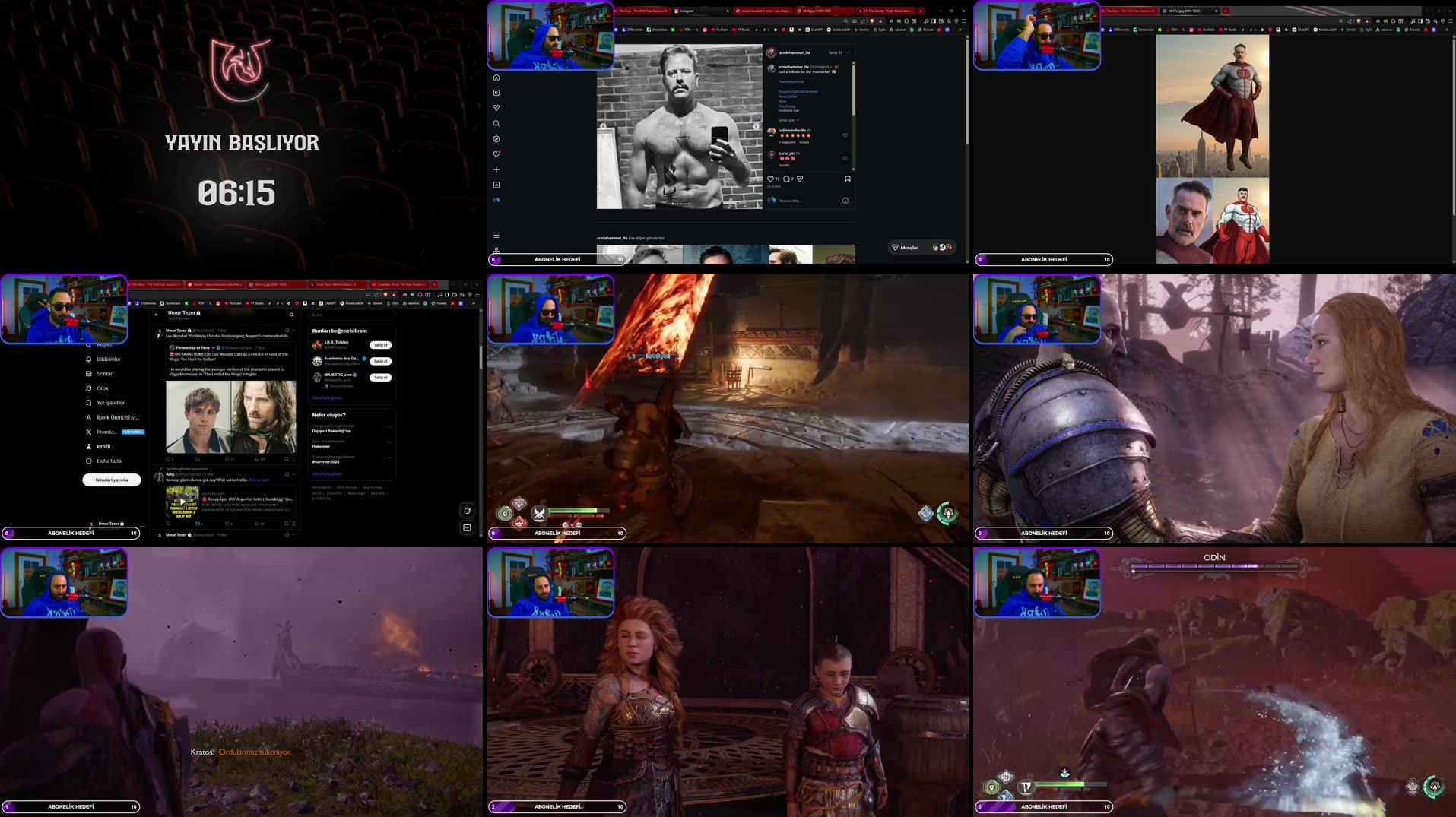The image size is (1456, 817).
Task: Open the Instagram Search icon
Action: pyautogui.click(x=496, y=123)
